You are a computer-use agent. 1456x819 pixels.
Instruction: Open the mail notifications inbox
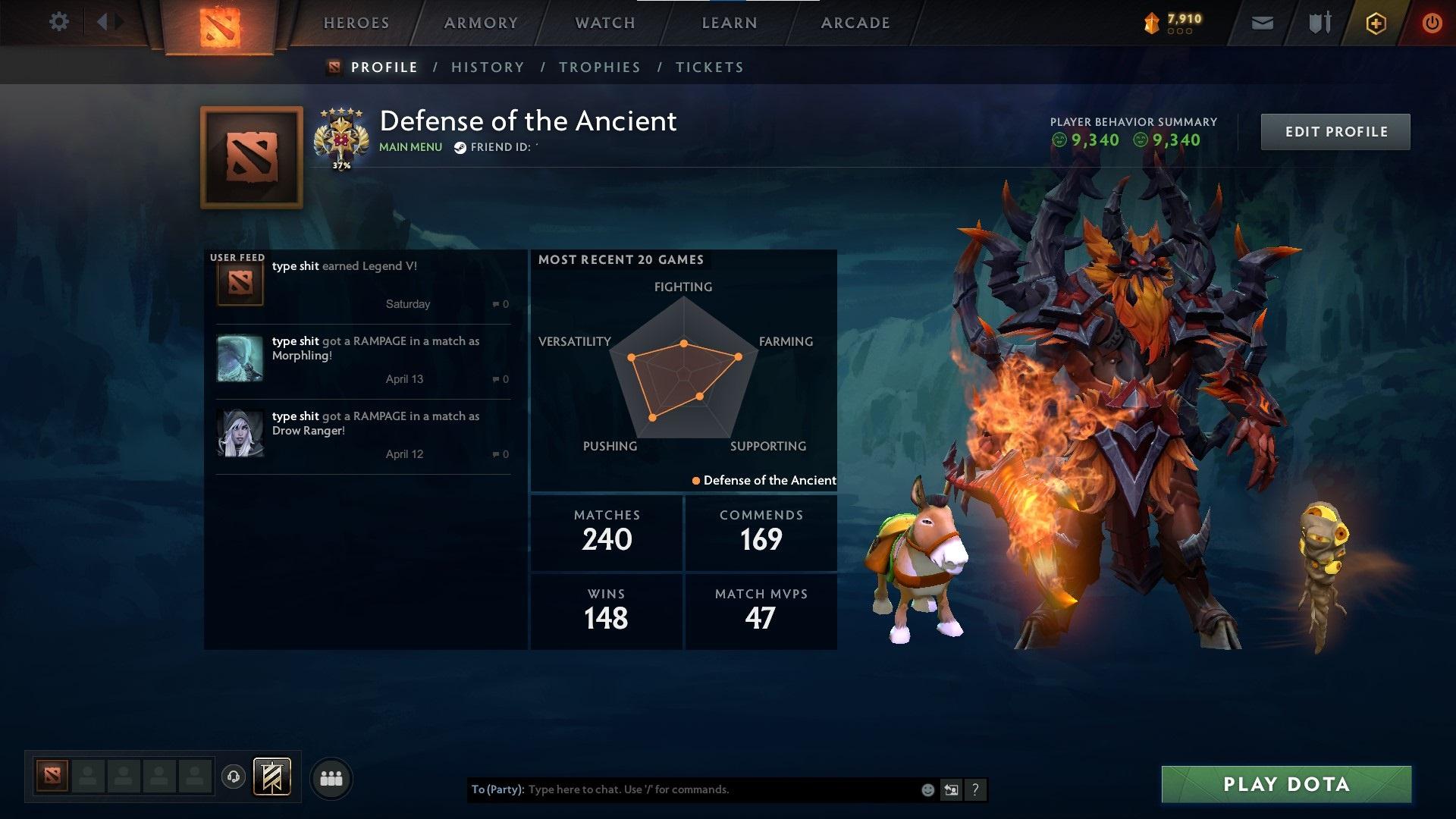point(1263,23)
